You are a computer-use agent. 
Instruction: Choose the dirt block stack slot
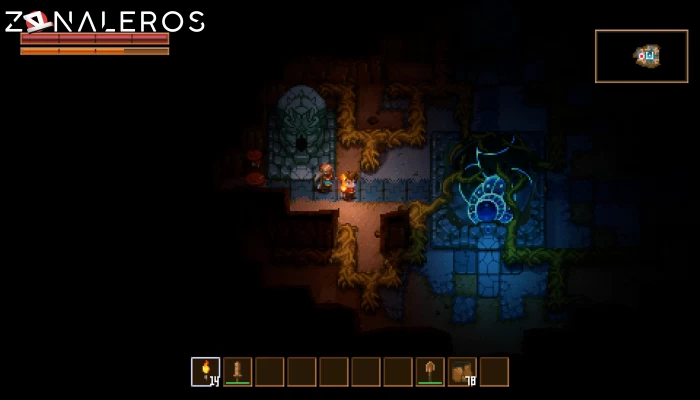(x=462, y=372)
